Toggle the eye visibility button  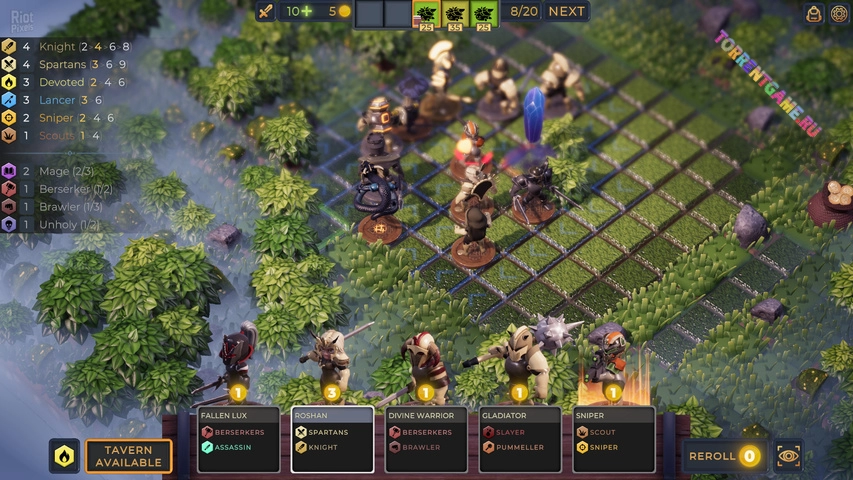tap(789, 456)
